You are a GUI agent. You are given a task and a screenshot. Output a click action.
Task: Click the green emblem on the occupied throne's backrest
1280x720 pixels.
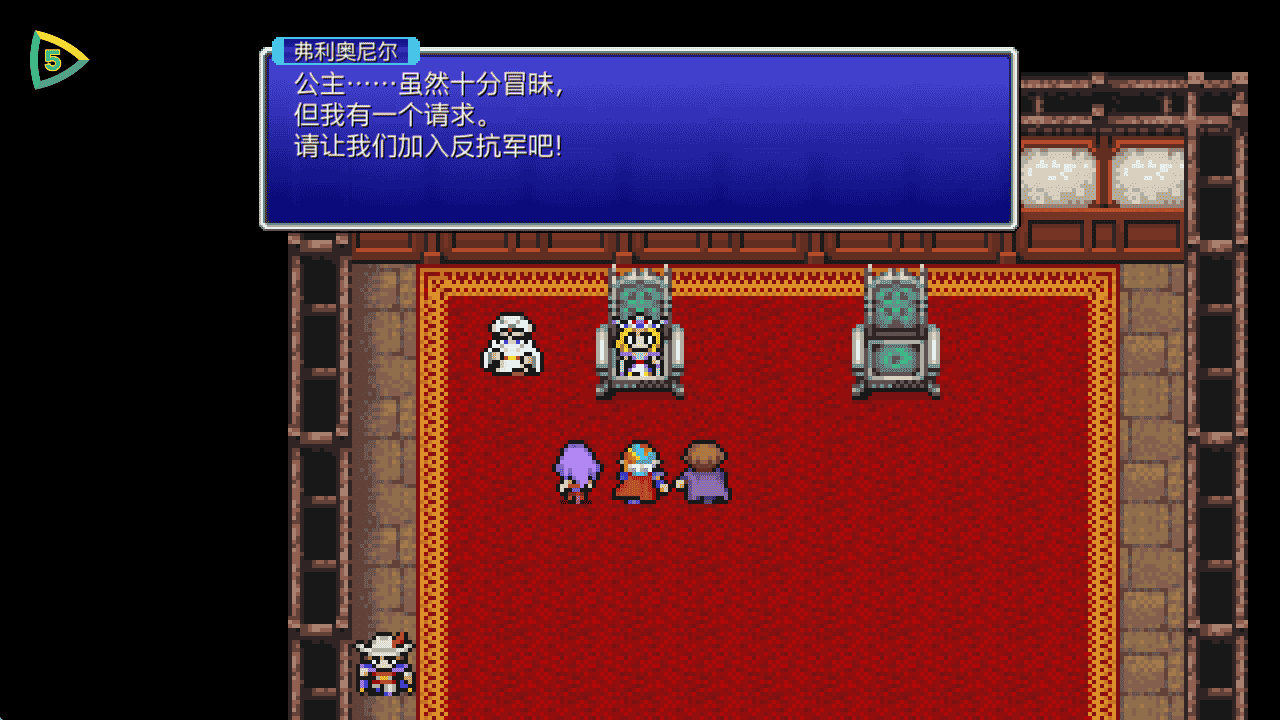click(x=641, y=298)
